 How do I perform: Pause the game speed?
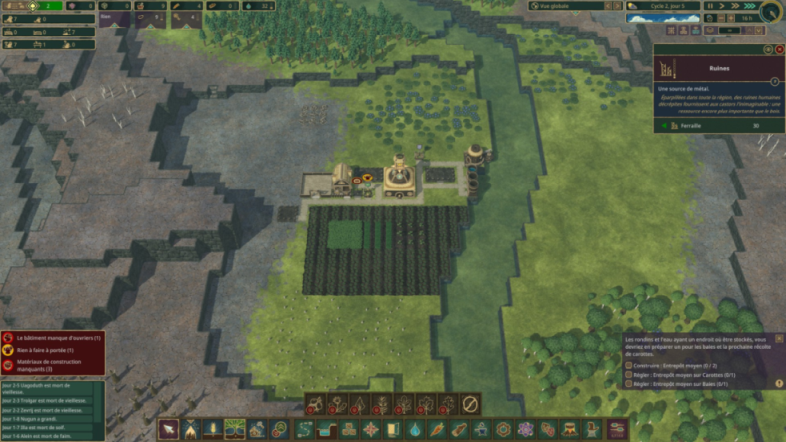[x=710, y=5]
